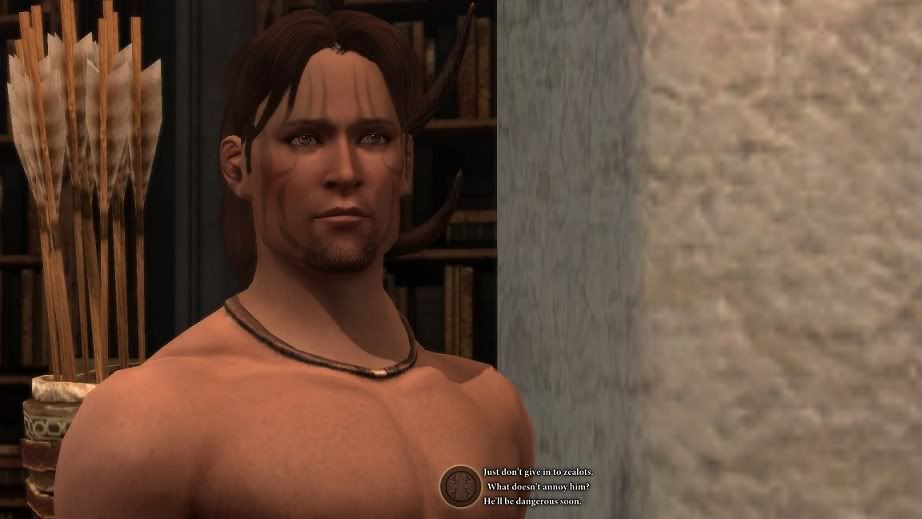The width and height of the screenshot is (922, 519).
Task: Choose "Just don't give in to zealots."
Action: click(x=538, y=472)
